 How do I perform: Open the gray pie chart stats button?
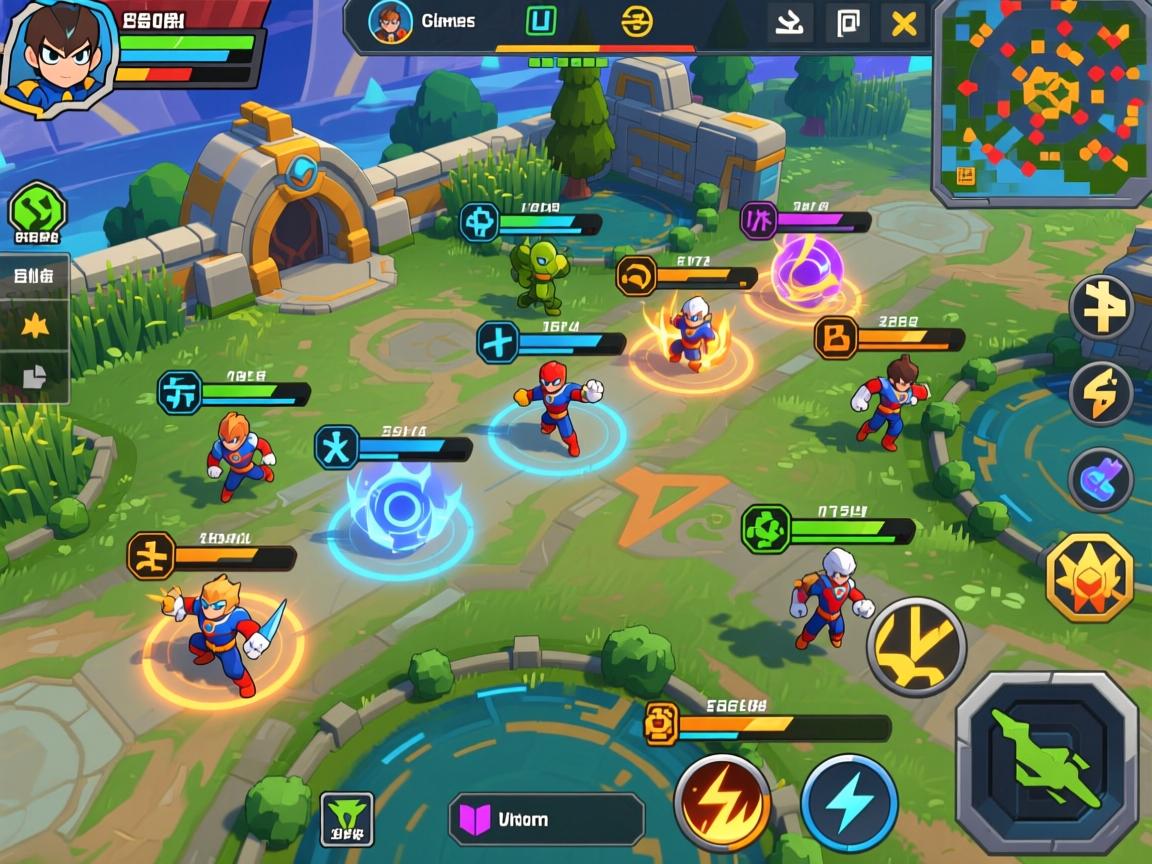coord(36,376)
